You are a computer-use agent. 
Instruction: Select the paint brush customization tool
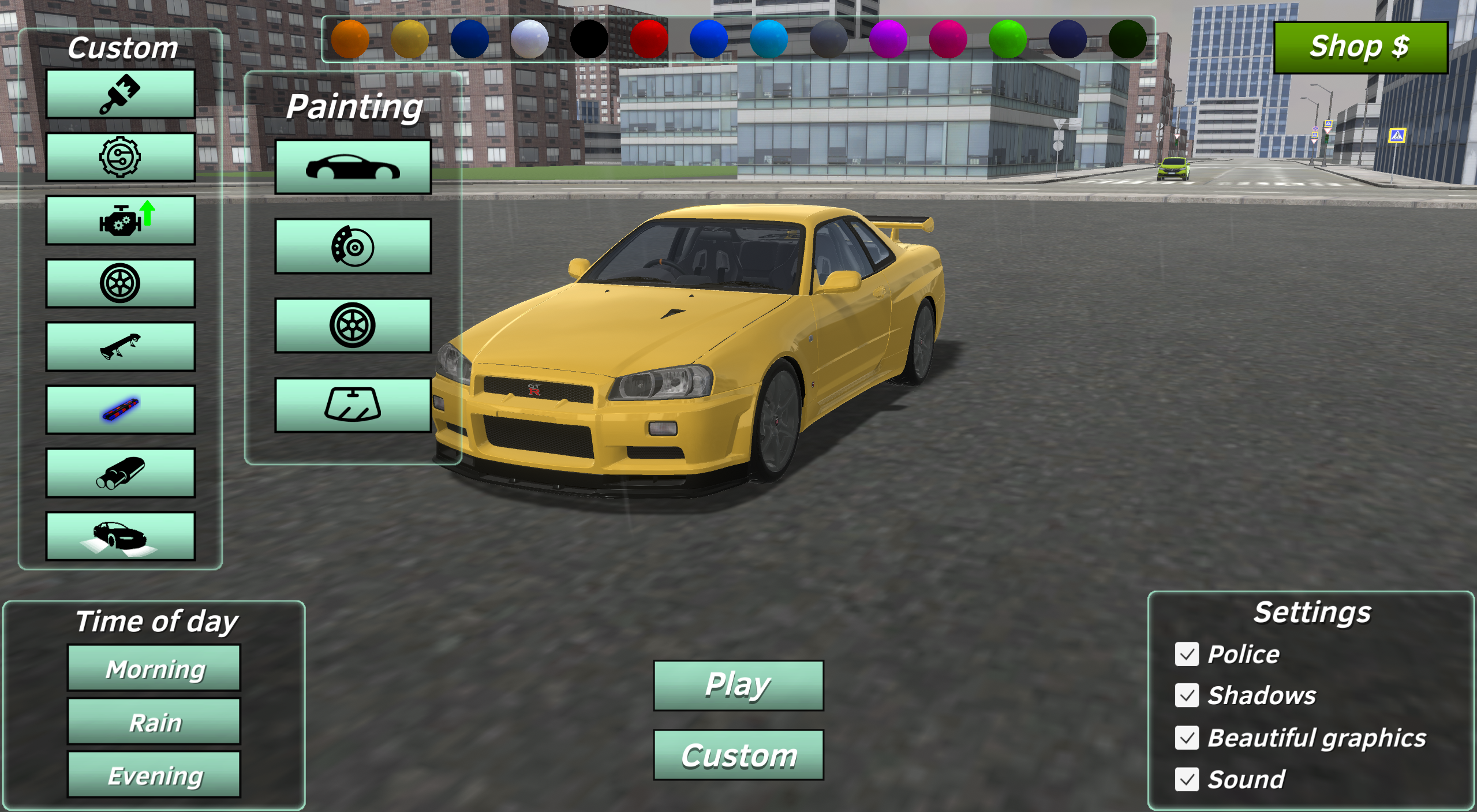119,93
